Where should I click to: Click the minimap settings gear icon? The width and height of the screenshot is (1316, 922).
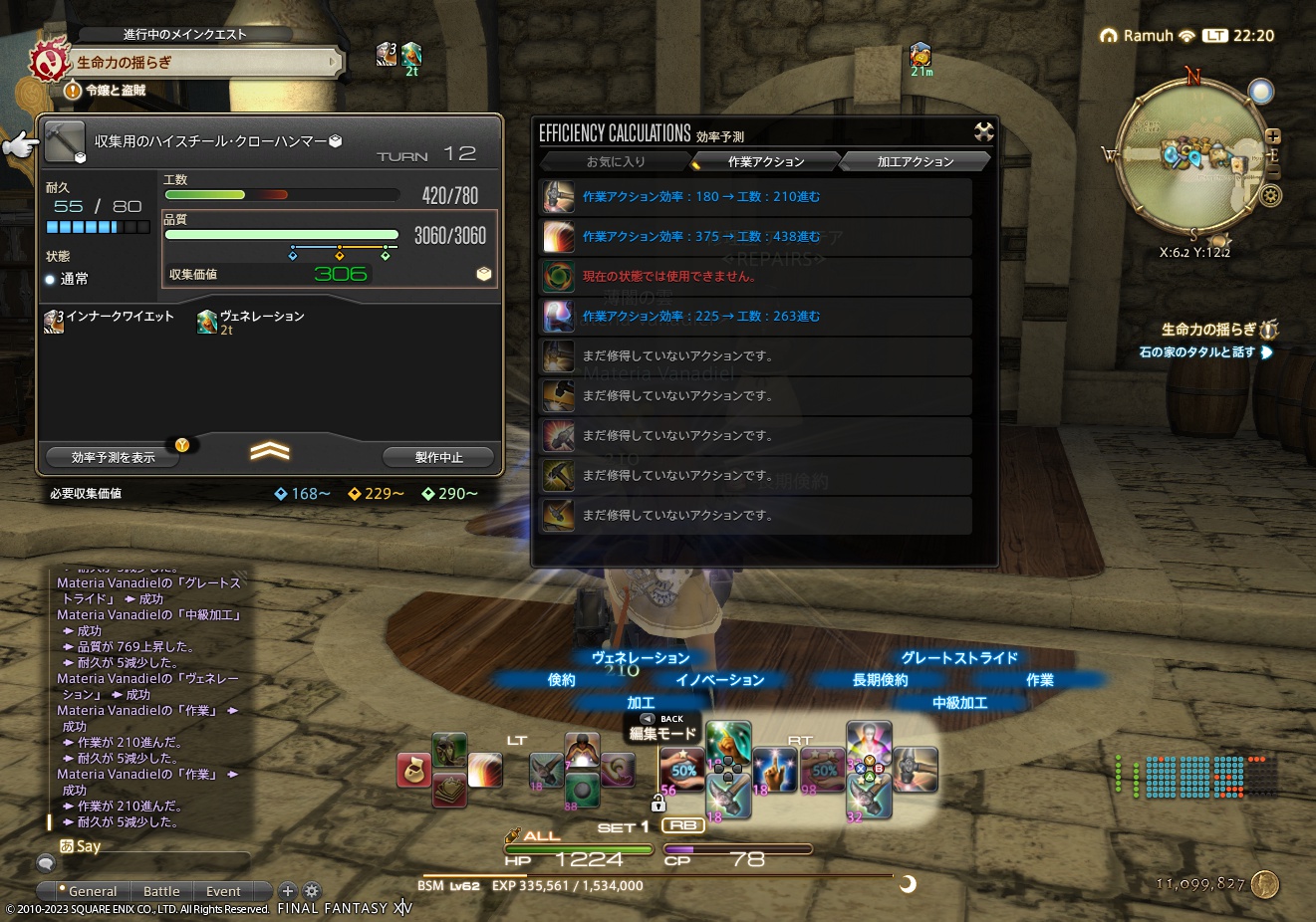click(x=1272, y=197)
